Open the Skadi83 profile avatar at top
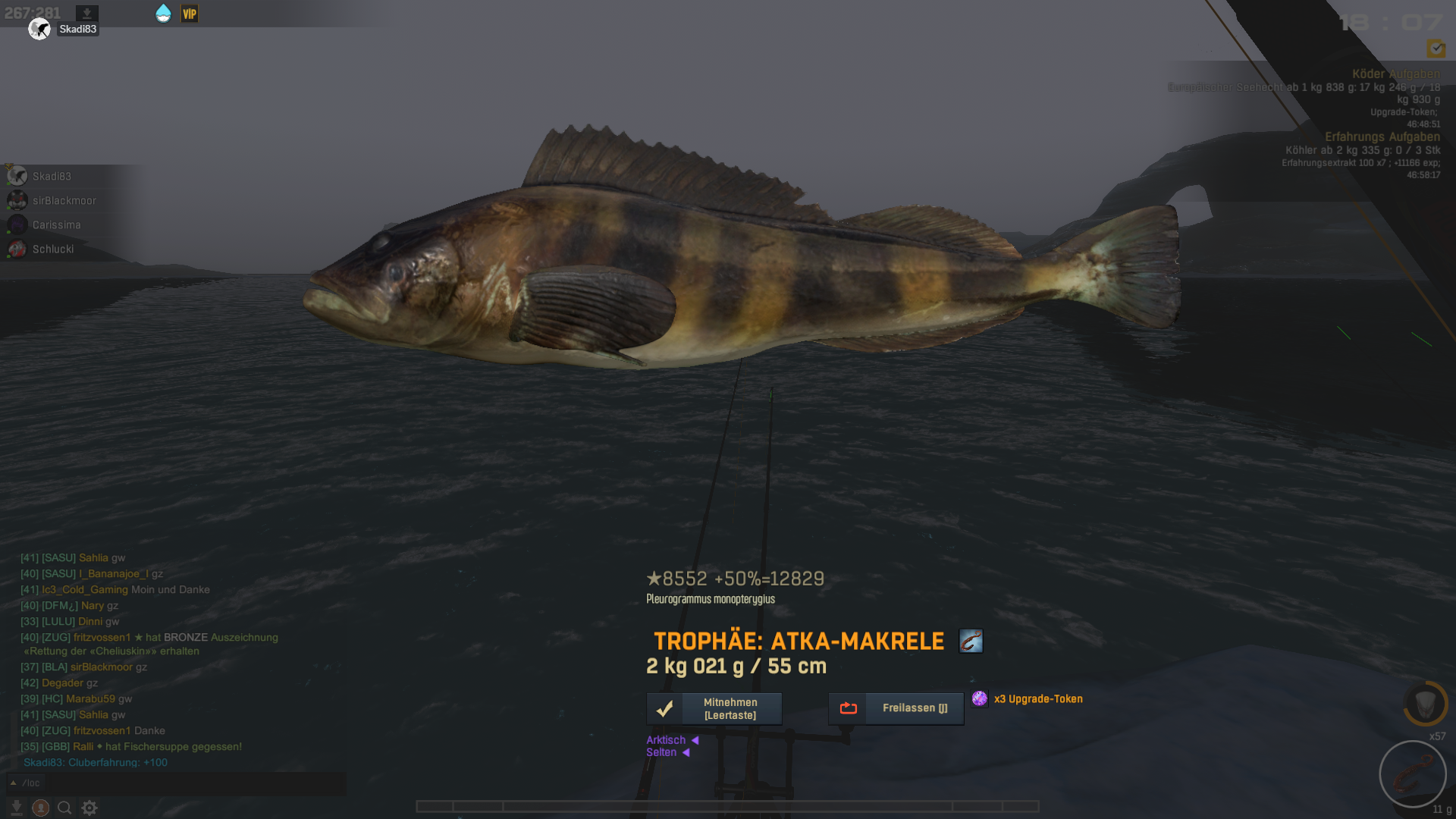This screenshot has height=819, width=1456. click(39, 30)
